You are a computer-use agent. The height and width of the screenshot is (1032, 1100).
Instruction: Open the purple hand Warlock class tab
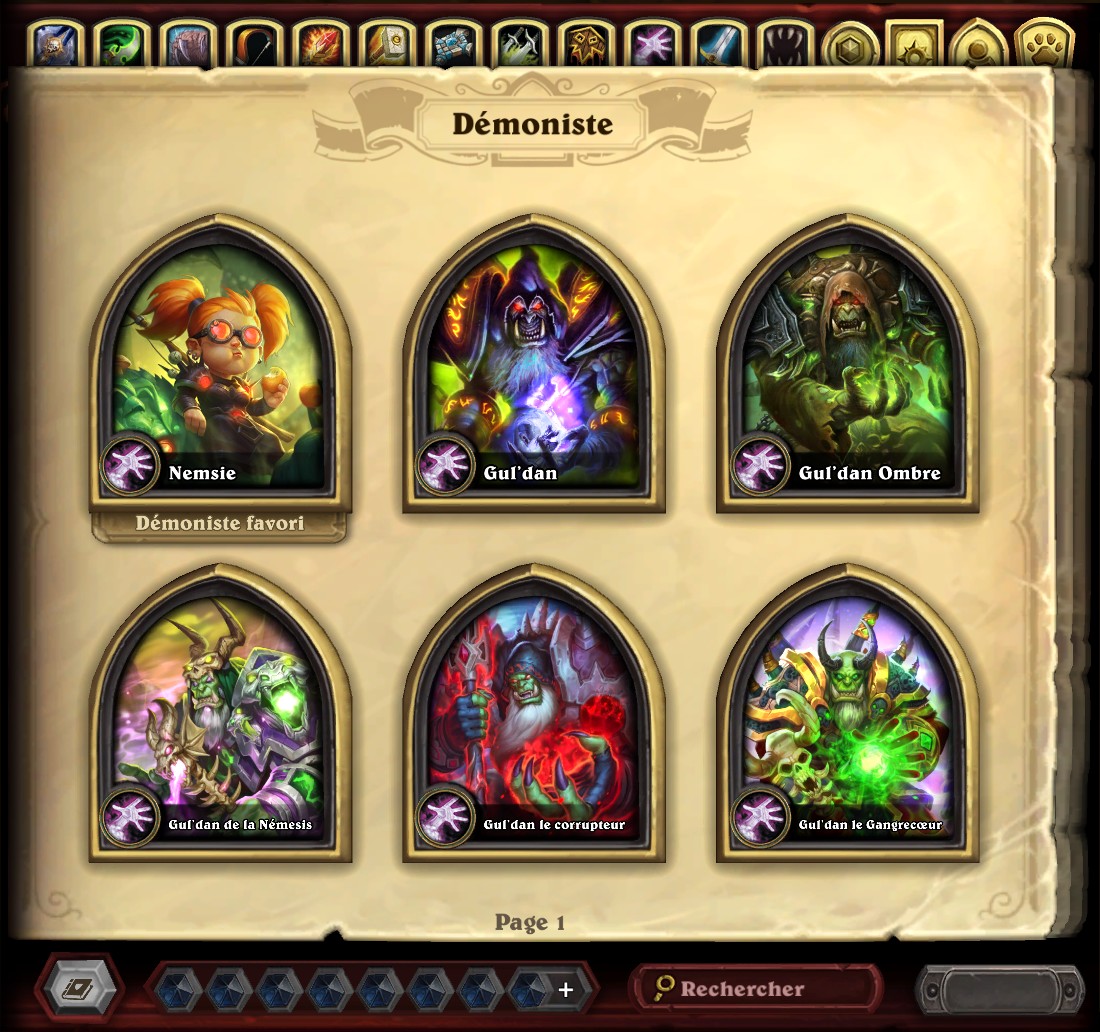[651, 45]
